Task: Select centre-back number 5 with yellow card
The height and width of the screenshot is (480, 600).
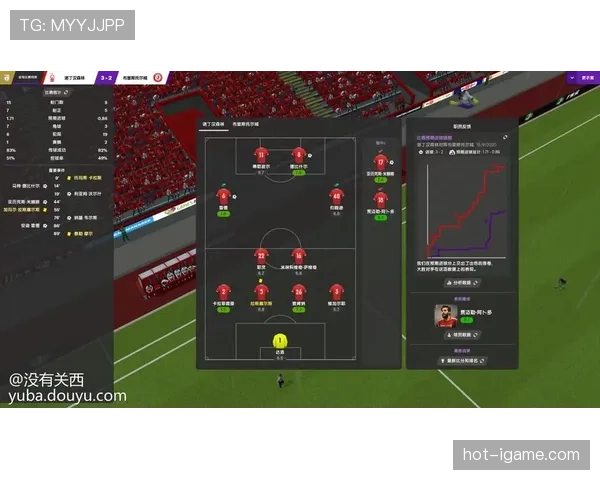Action: click(x=261, y=291)
